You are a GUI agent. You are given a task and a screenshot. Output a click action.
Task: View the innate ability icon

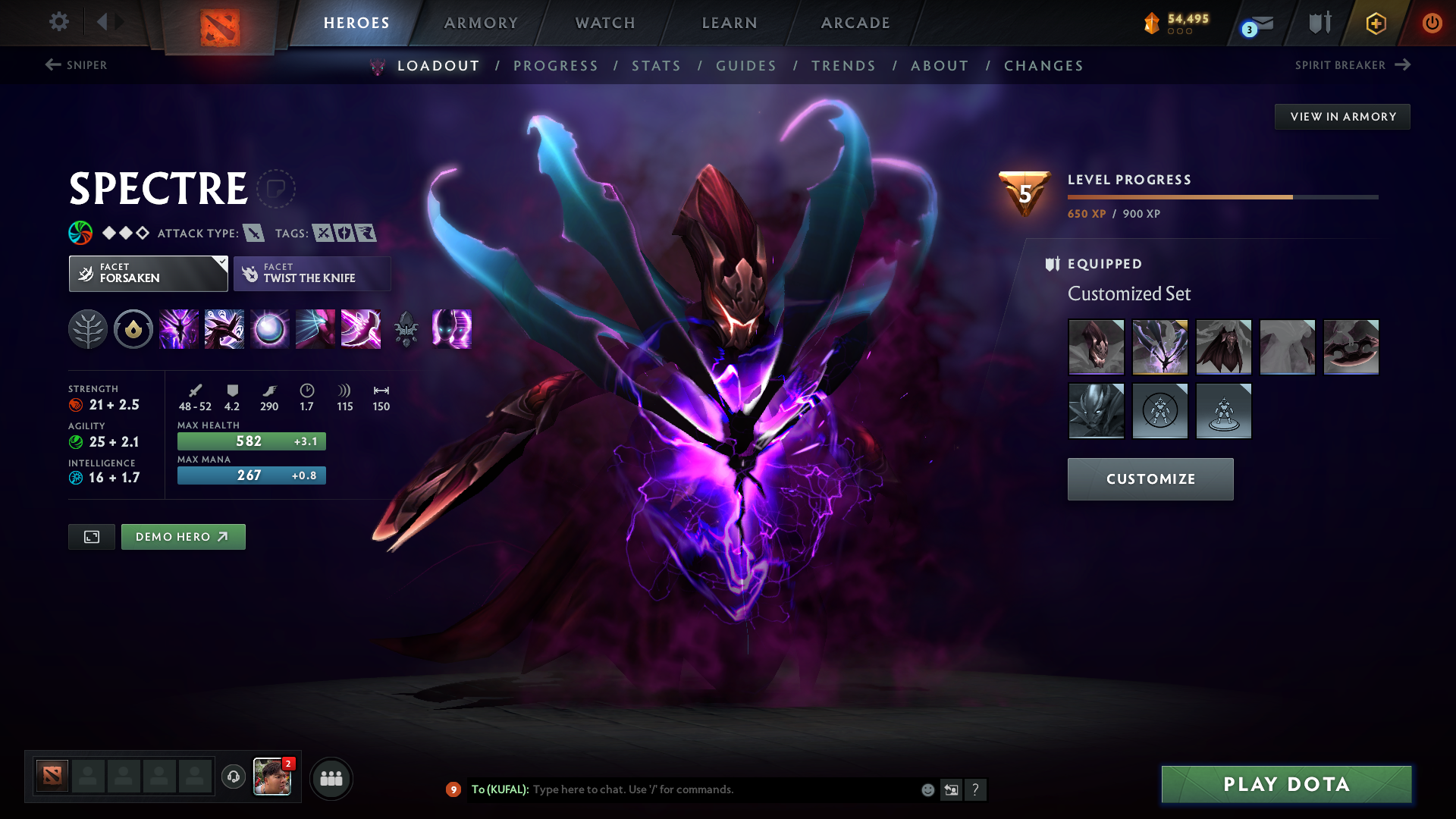click(x=133, y=329)
